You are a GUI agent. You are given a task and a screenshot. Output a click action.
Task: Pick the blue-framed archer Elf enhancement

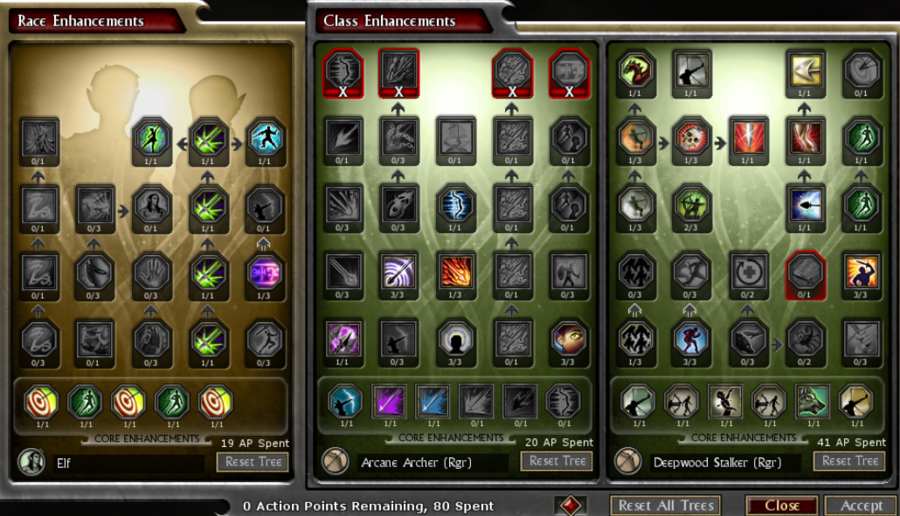[265, 136]
